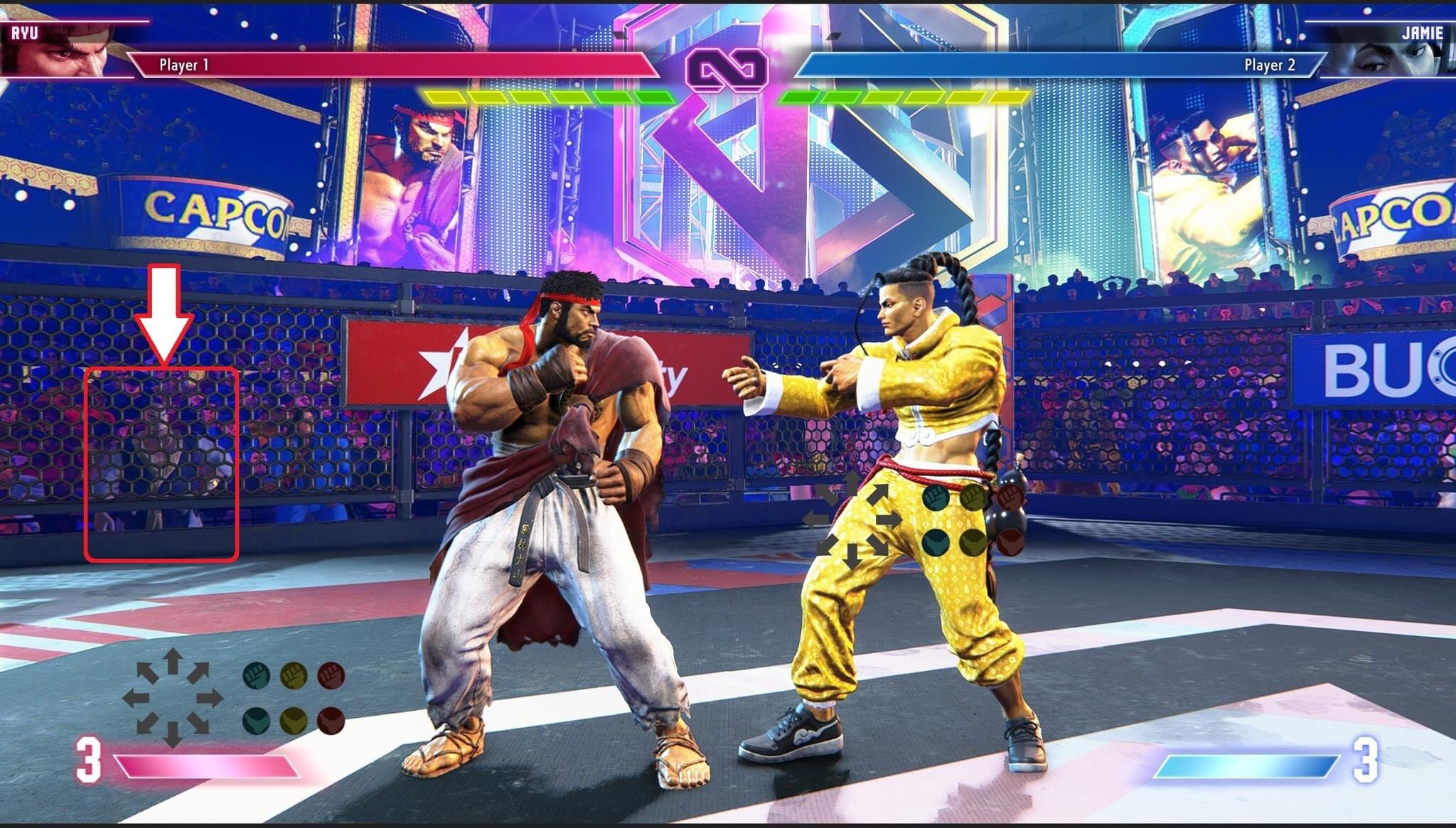
Task: Toggle the teal light kick indicator
Action: [x=256, y=721]
